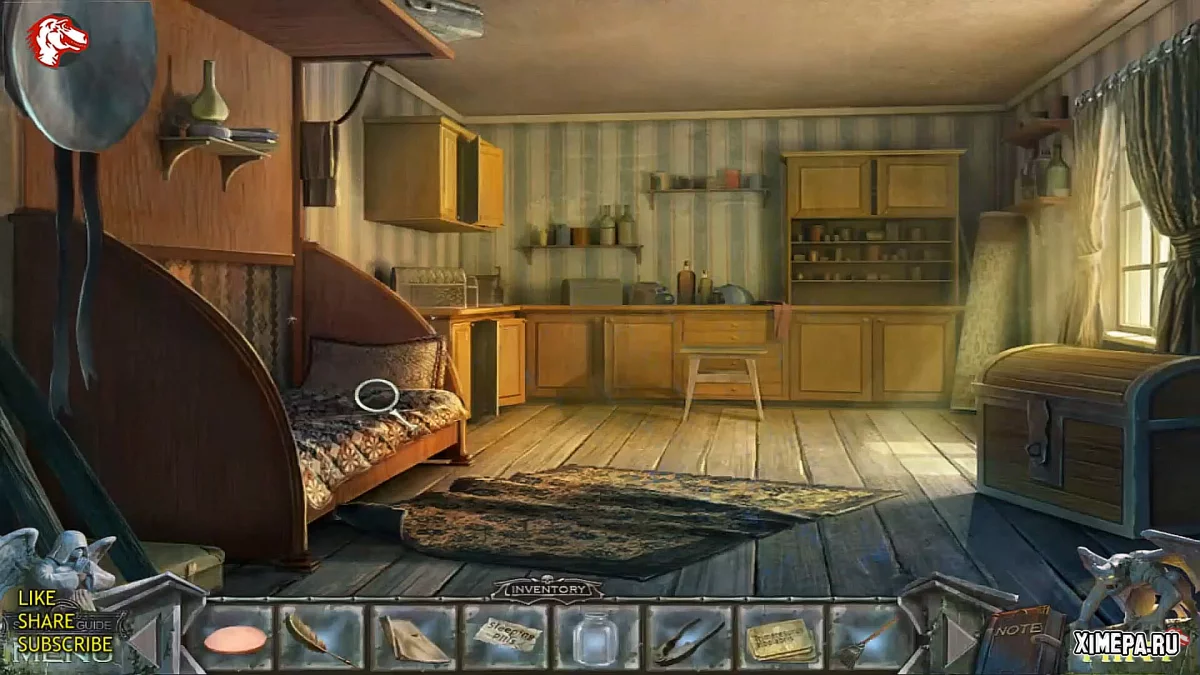Screen dimensions: 1200x675
Task: Show next inventory items with right arrow
Action: pos(959,638)
